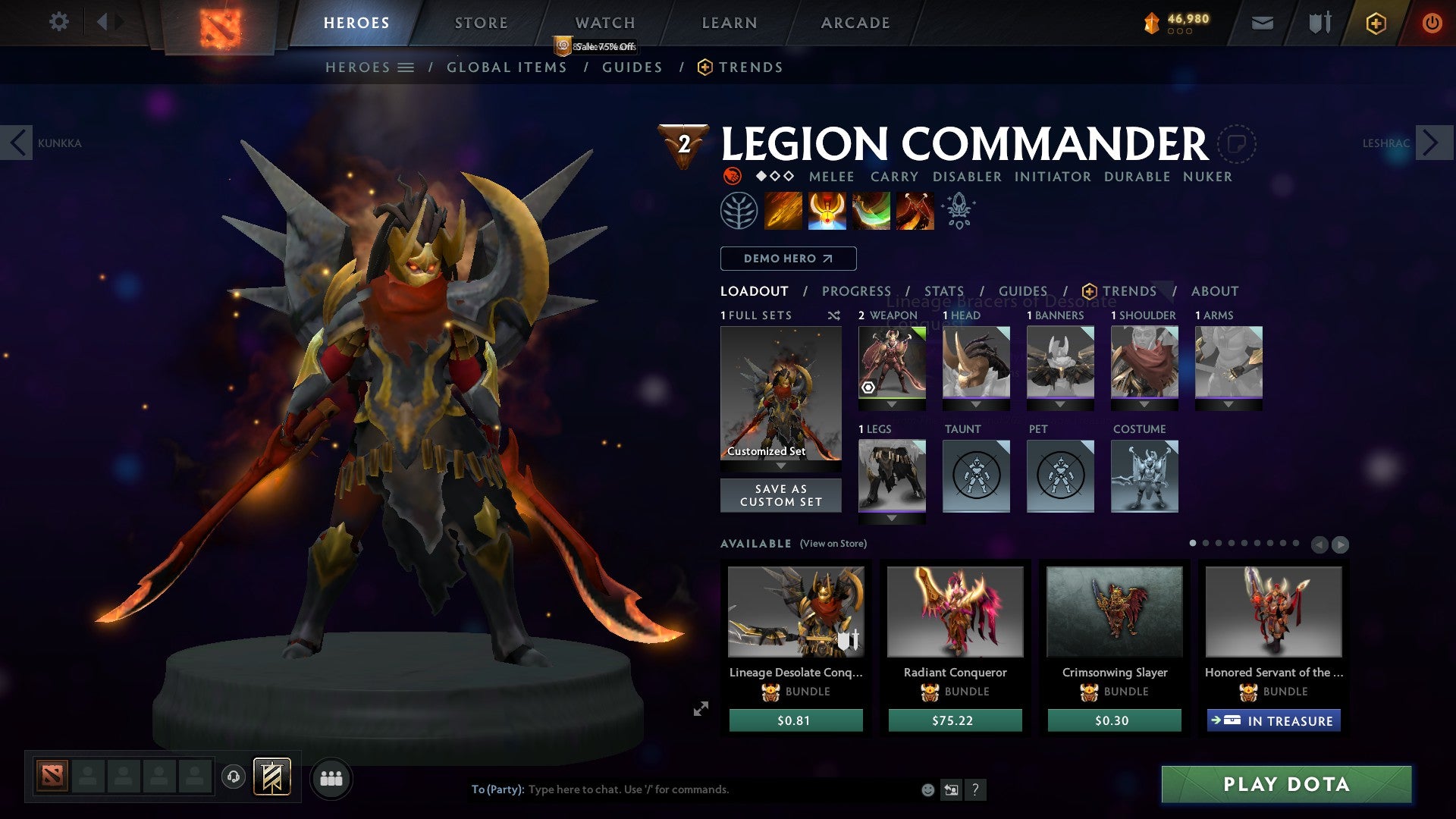Click the shuffle icon beside Full Sets
Image resolution: width=1456 pixels, height=819 pixels.
pos(834,315)
